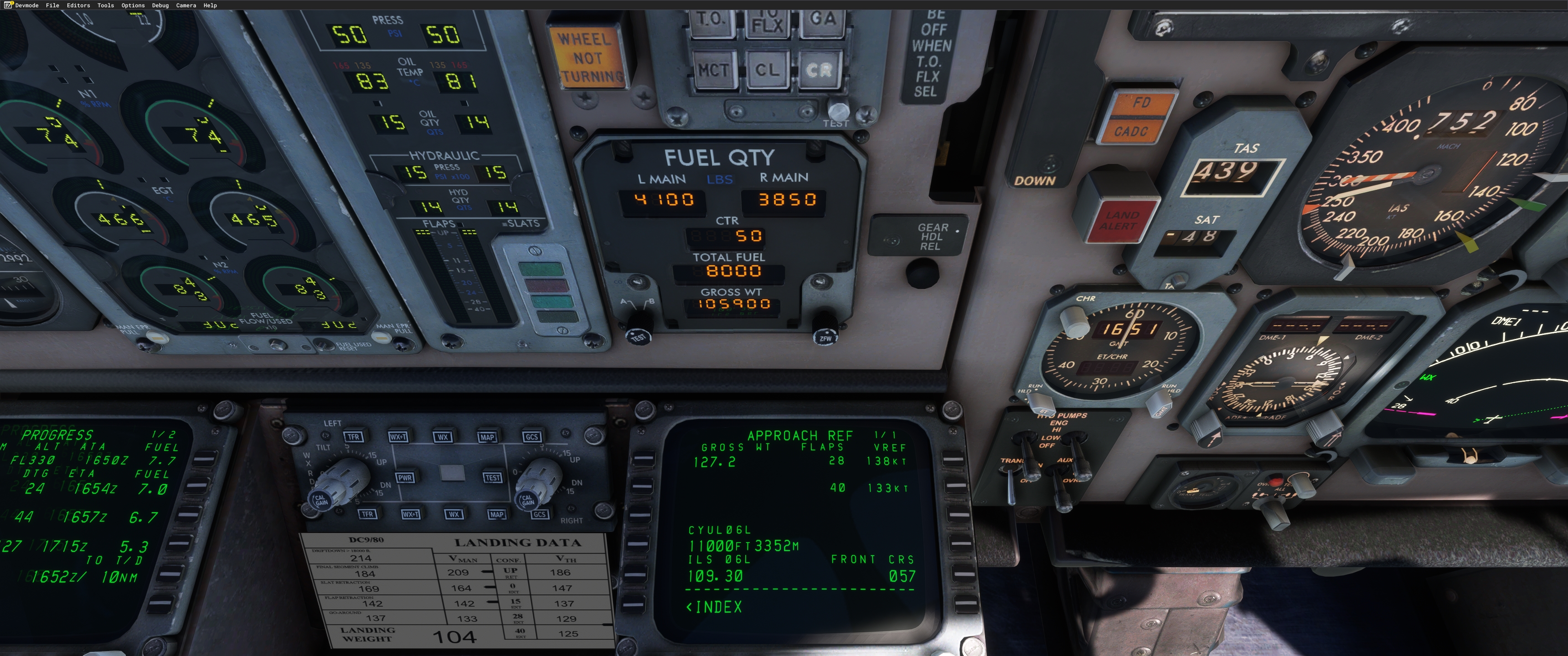This screenshot has width=1568, height=656.
Task: Choose the CL climb thrust button
Action: tap(767, 71)
